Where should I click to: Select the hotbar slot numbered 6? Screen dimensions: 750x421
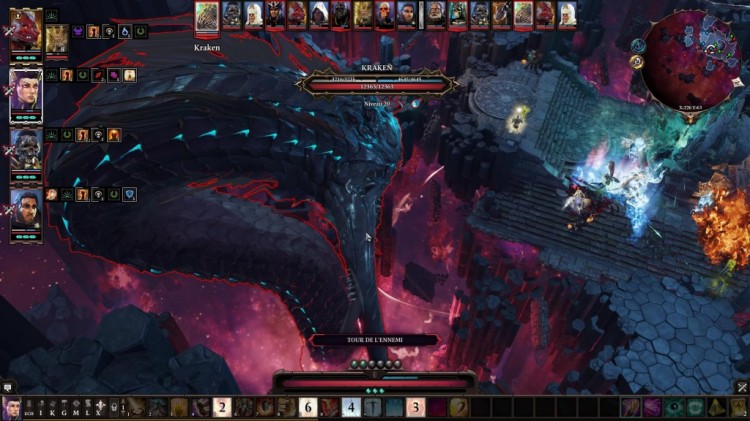point(308,407)
